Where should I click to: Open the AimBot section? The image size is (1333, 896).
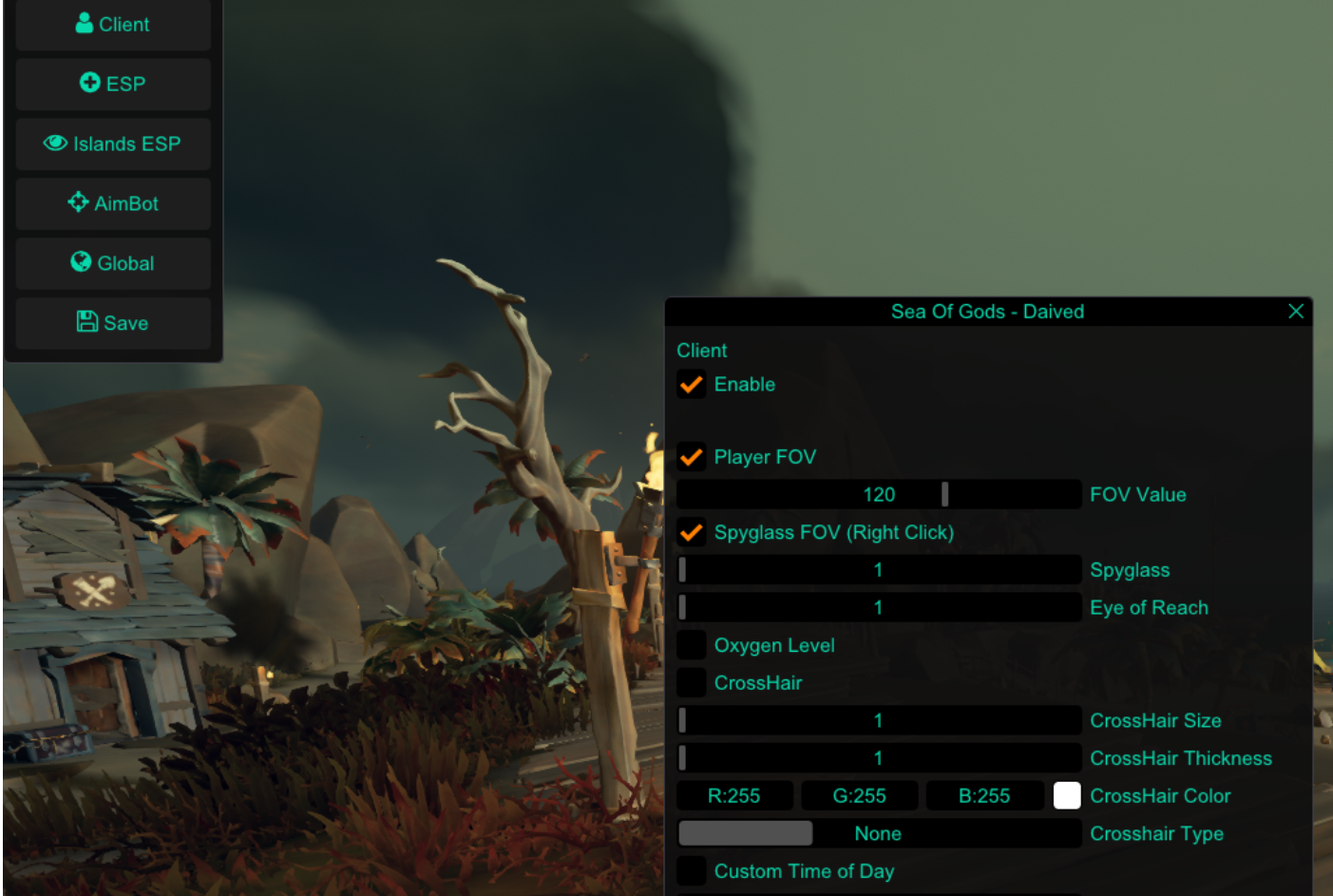(113, 203)
